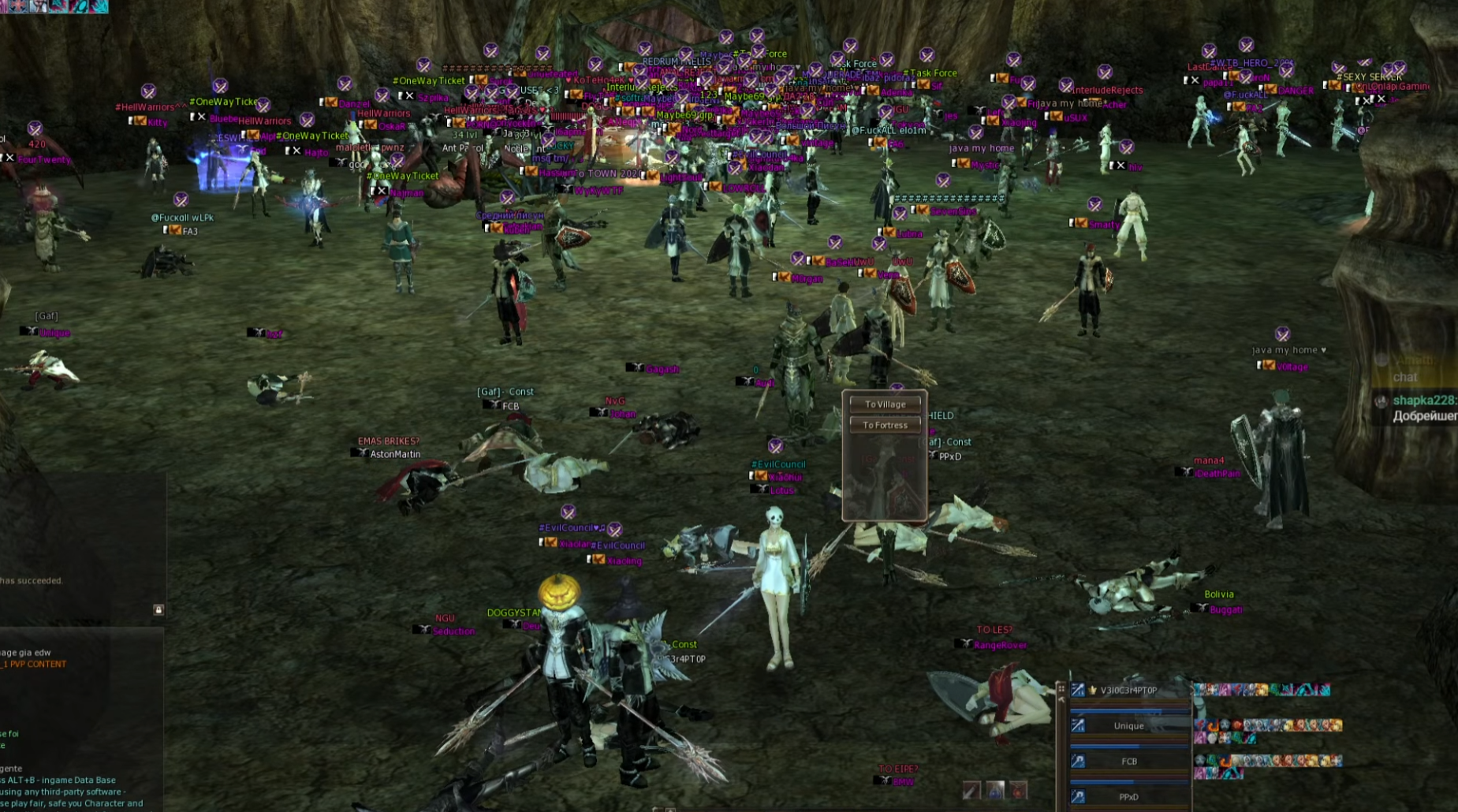This screenshot has height=812, width=1458.
Task: Click the blue potion shortcut icon
Action: (x=995, y=790)
